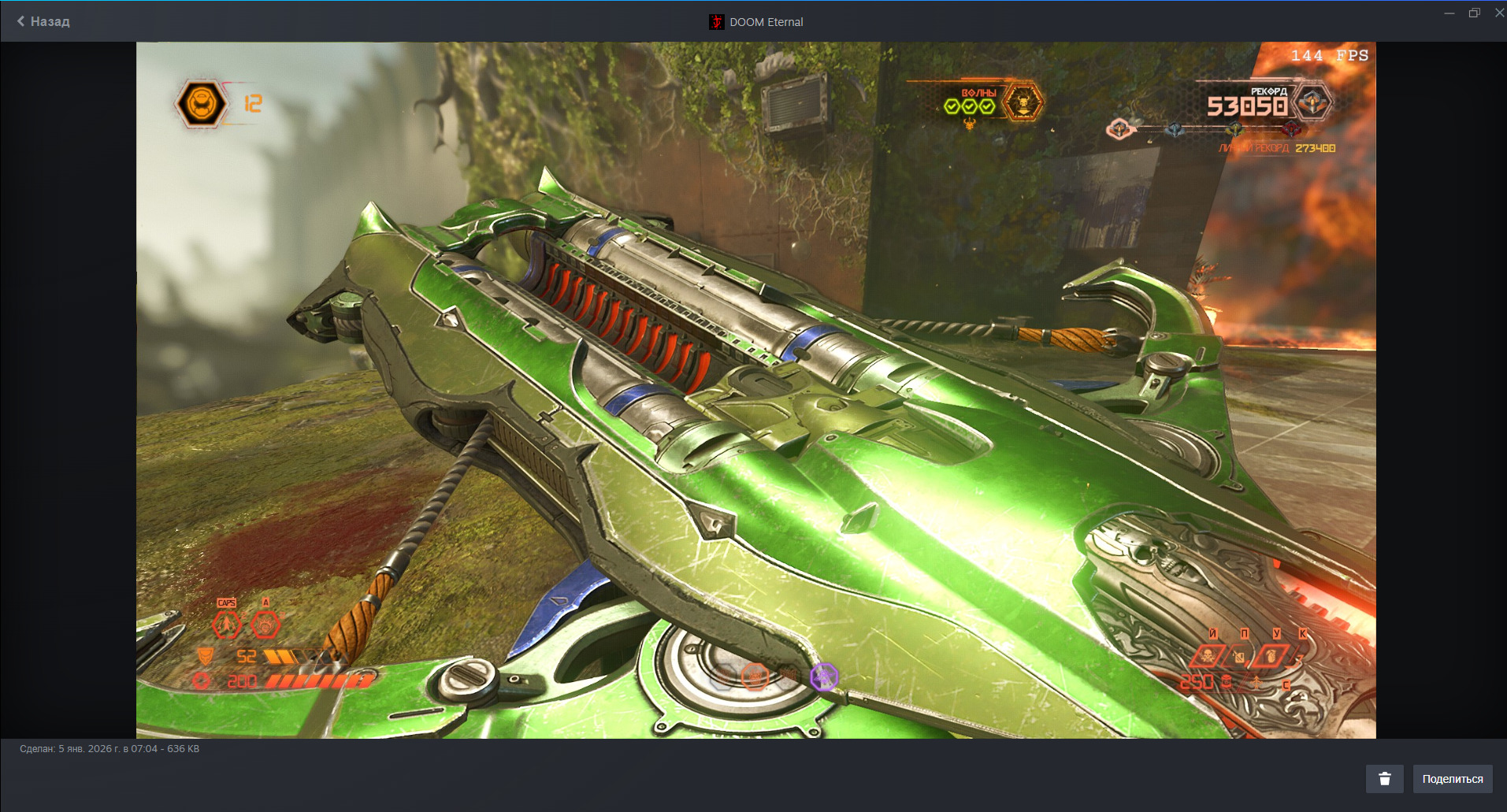This screenshot has width=1507, height=812.
Task: Click the orange armor shield icon
Action: (205, 656)
